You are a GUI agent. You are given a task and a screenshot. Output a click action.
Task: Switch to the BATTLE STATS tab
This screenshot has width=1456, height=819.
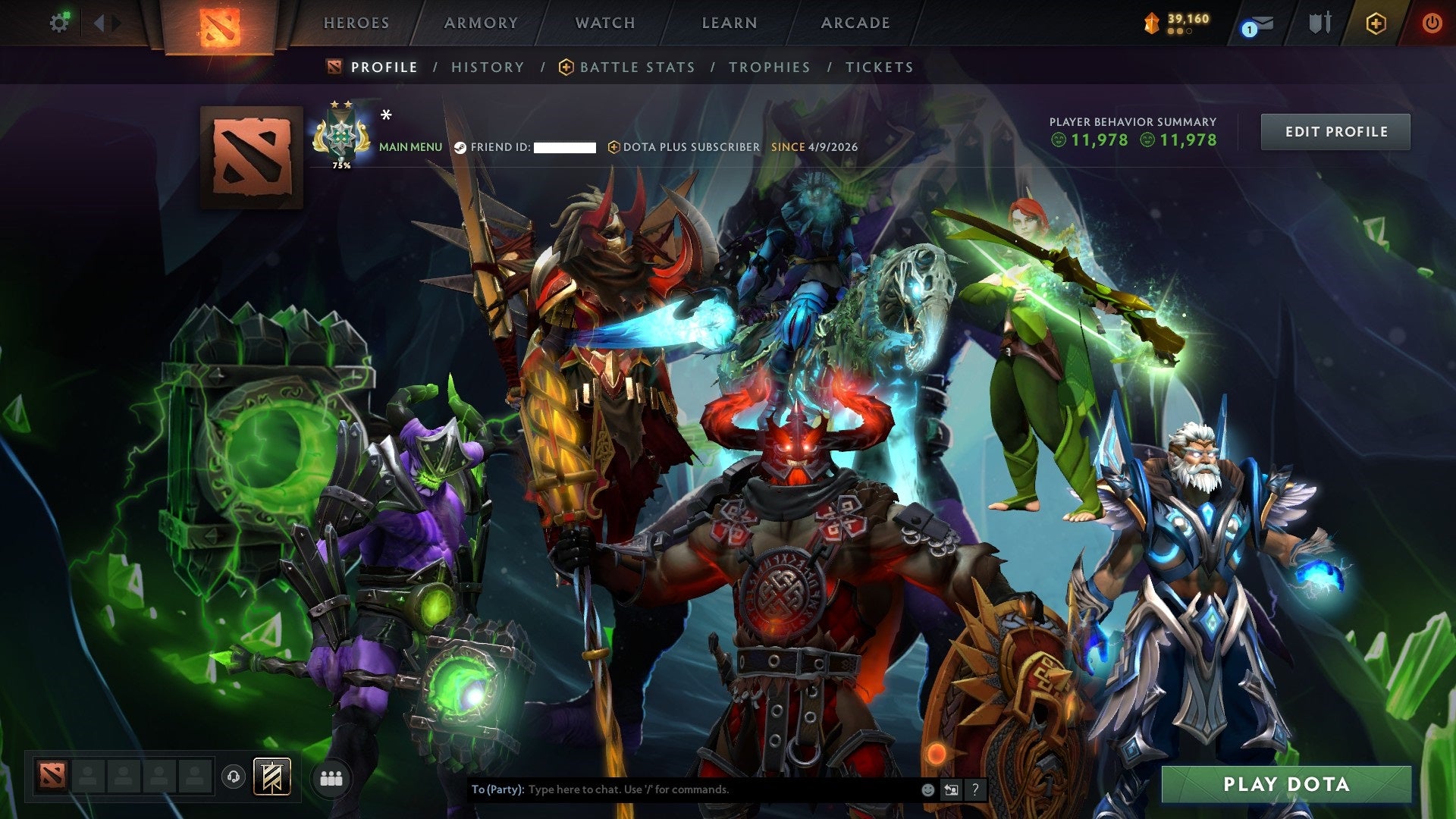click(635, 67)
